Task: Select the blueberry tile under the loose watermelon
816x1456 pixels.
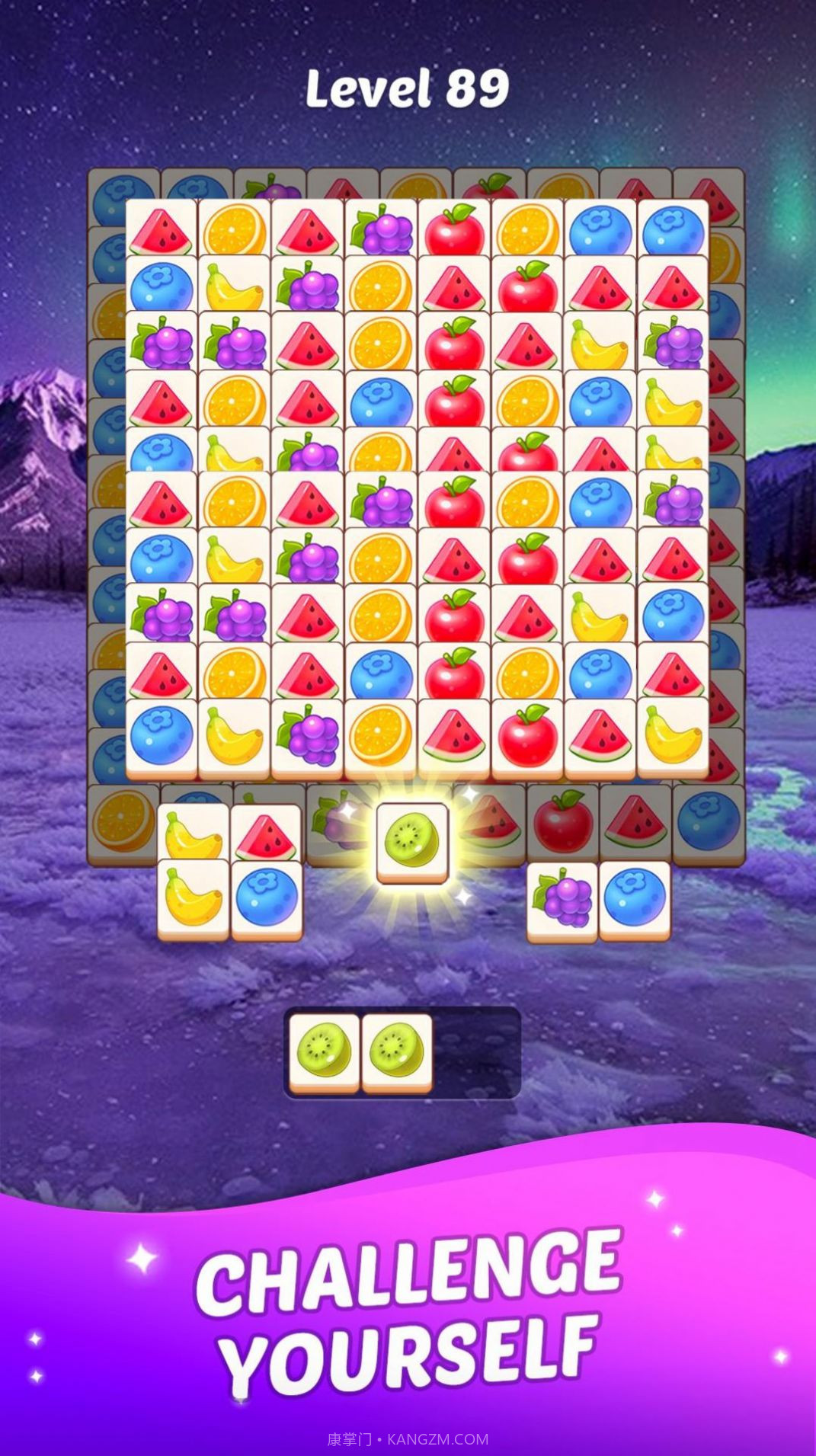Action: (266, 900)
